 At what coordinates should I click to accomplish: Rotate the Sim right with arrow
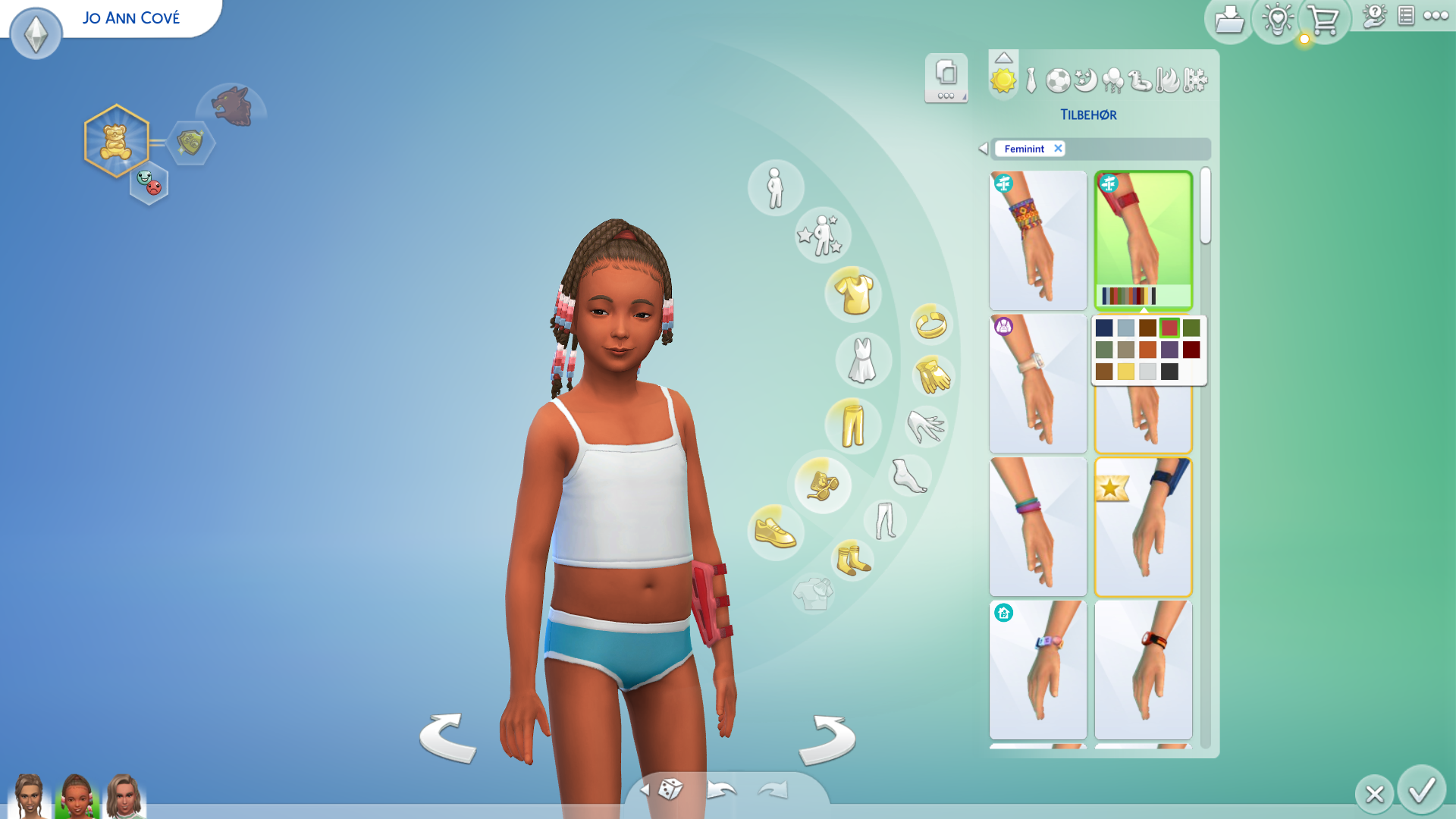pyautogui.click(x=827, y=739)
